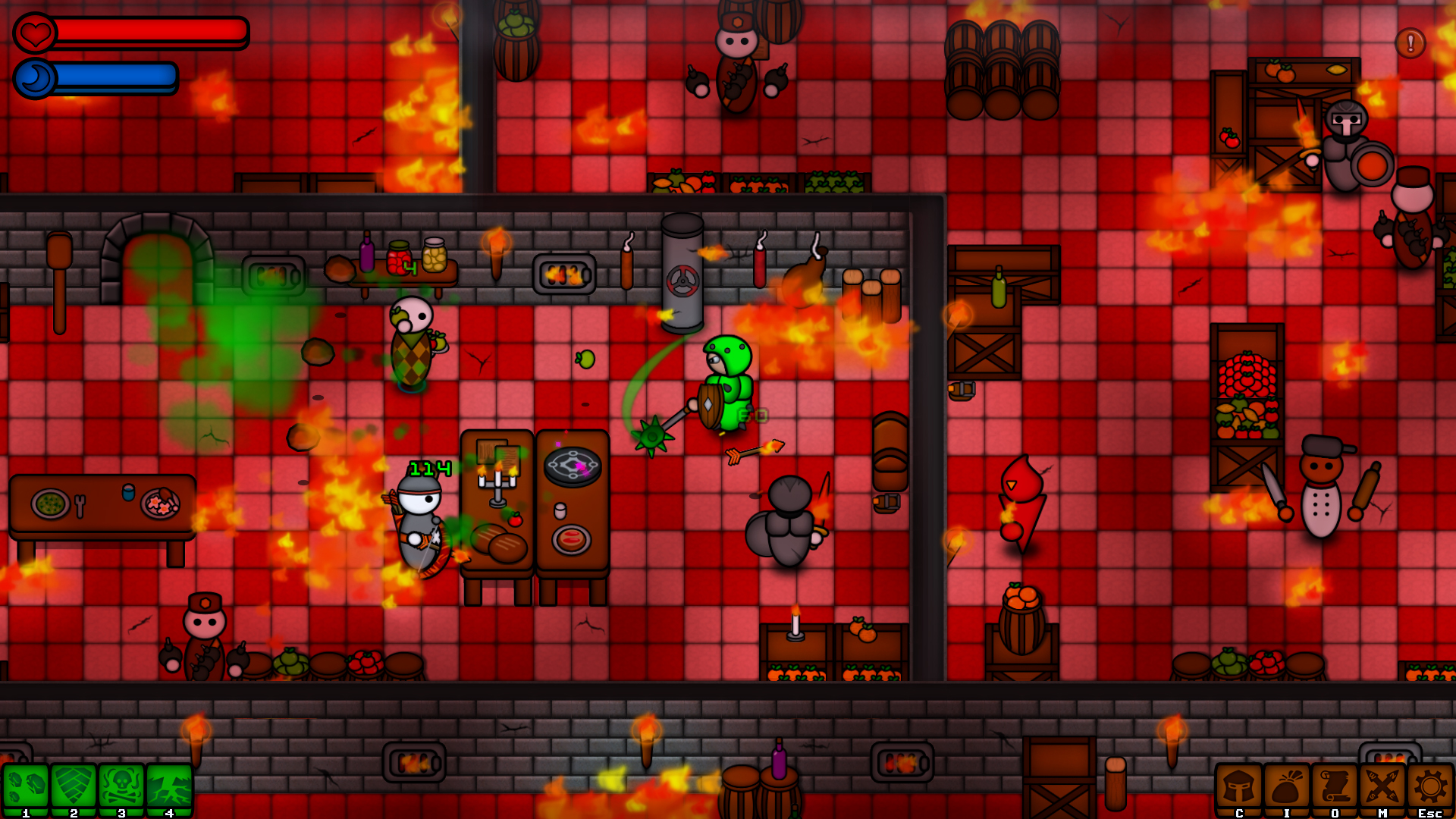Open the character sheet helmet icon

pos(1239,789)
